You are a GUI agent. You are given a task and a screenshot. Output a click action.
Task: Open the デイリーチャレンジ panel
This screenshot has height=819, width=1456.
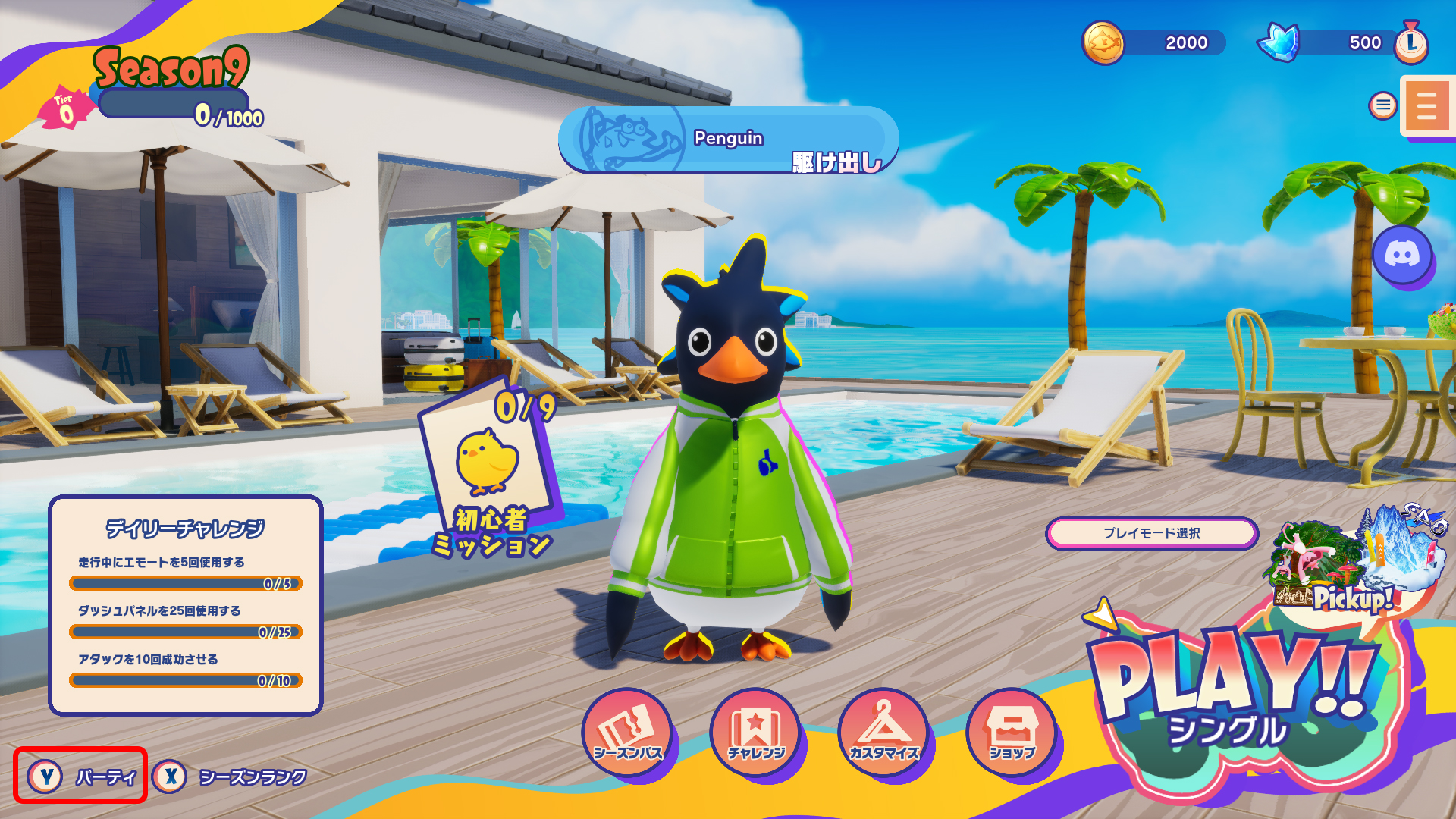tap(186, 605)
